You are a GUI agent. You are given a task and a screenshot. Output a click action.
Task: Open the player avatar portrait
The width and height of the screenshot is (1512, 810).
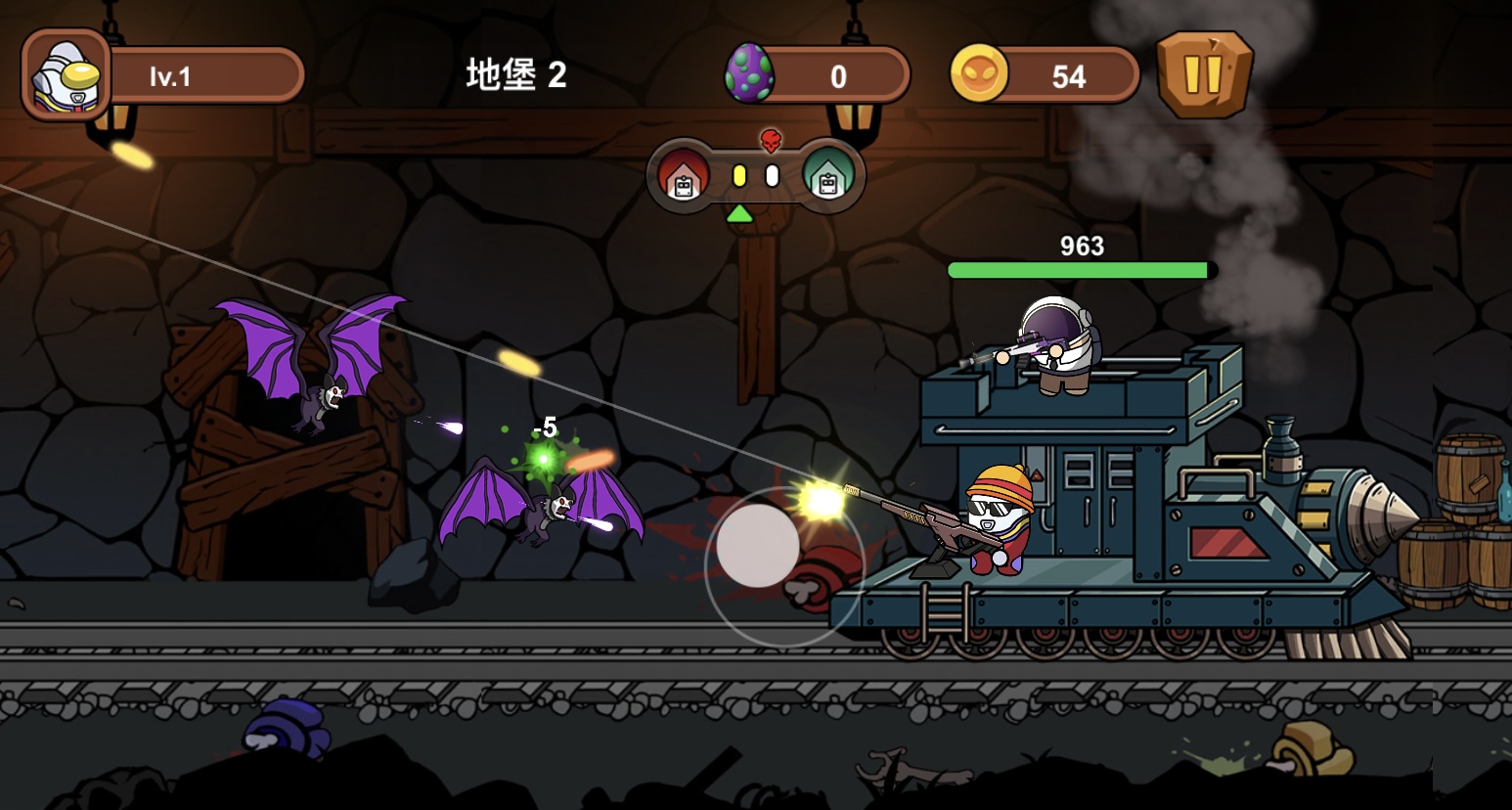(66, 75)
